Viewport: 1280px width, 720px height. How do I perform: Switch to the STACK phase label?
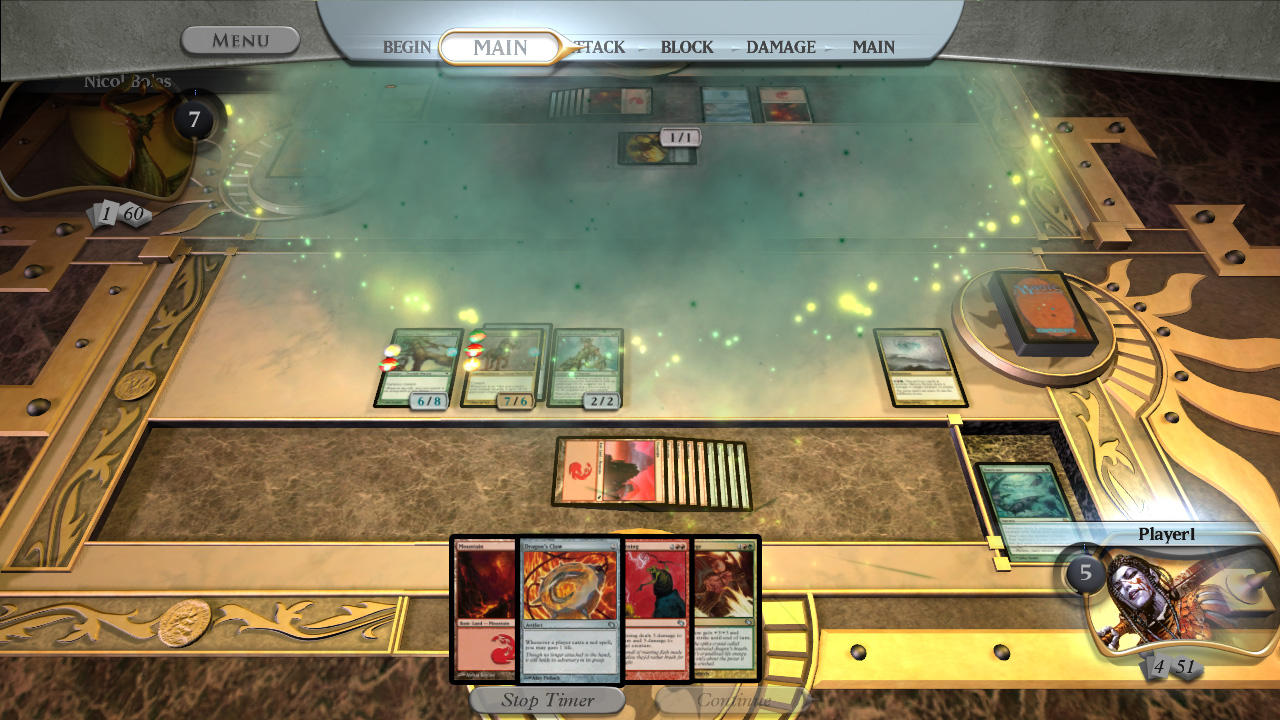[599, 47]
